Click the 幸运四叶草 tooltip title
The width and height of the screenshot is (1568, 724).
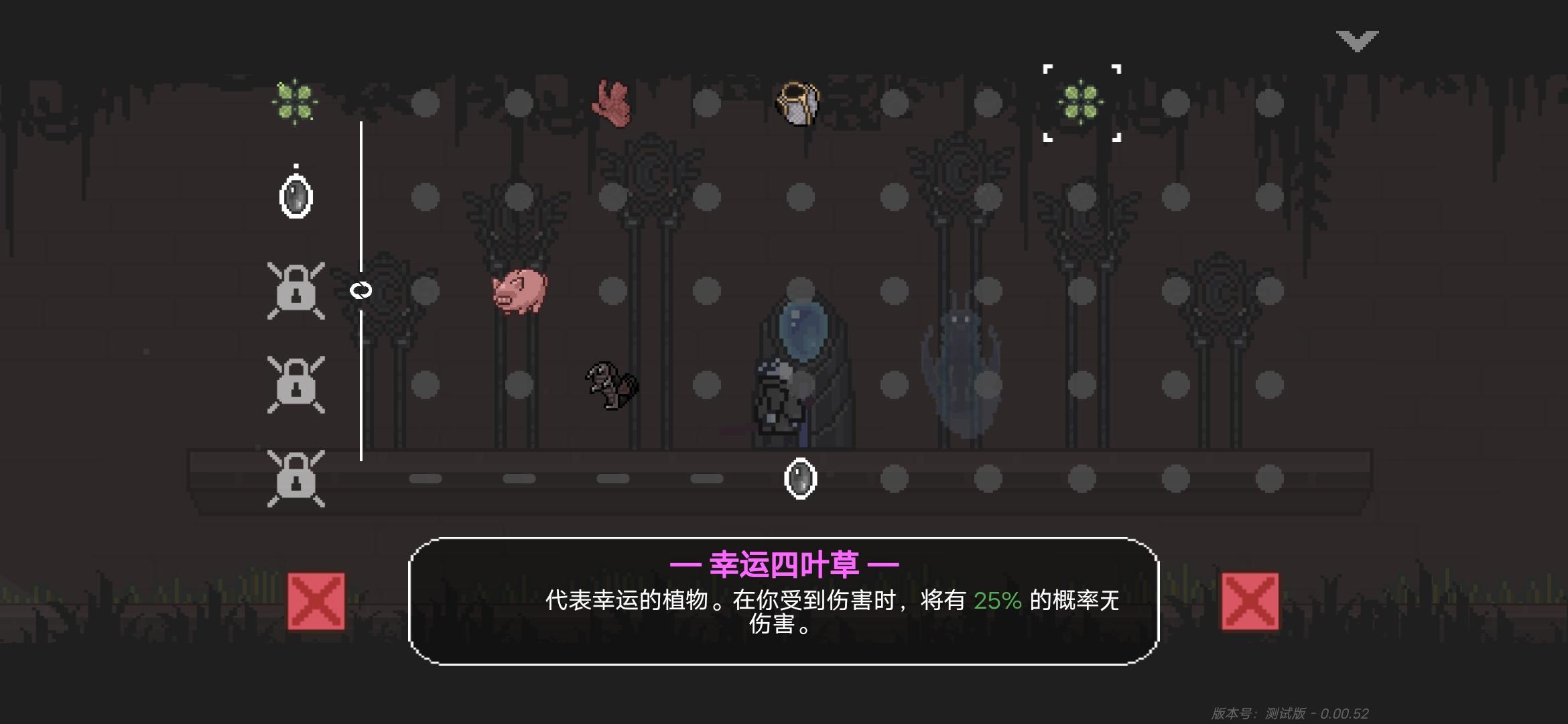pyautogui.click(x=783, y=565)
